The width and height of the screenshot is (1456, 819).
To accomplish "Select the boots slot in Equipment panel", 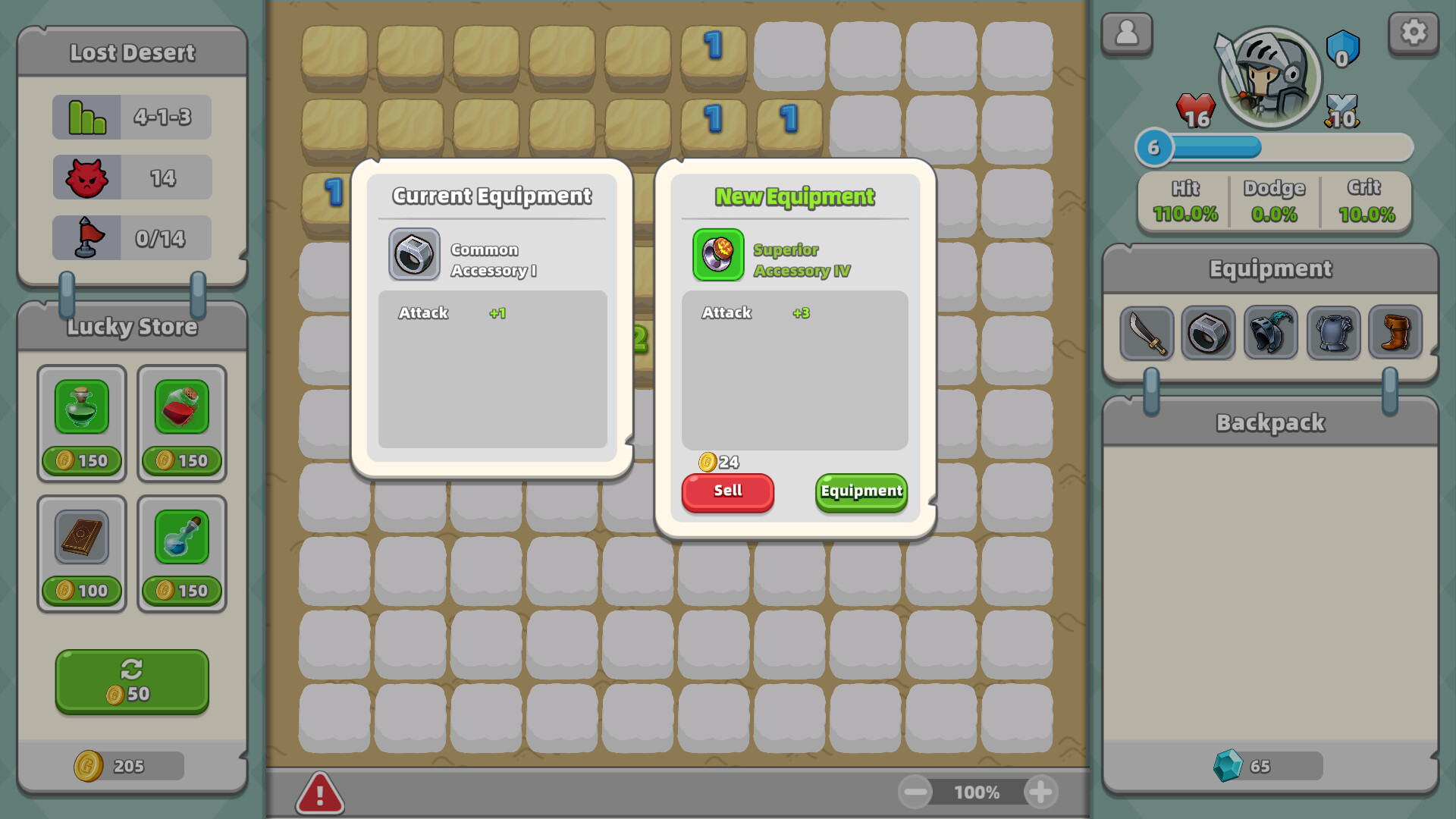I will [x=1395, y=333].
